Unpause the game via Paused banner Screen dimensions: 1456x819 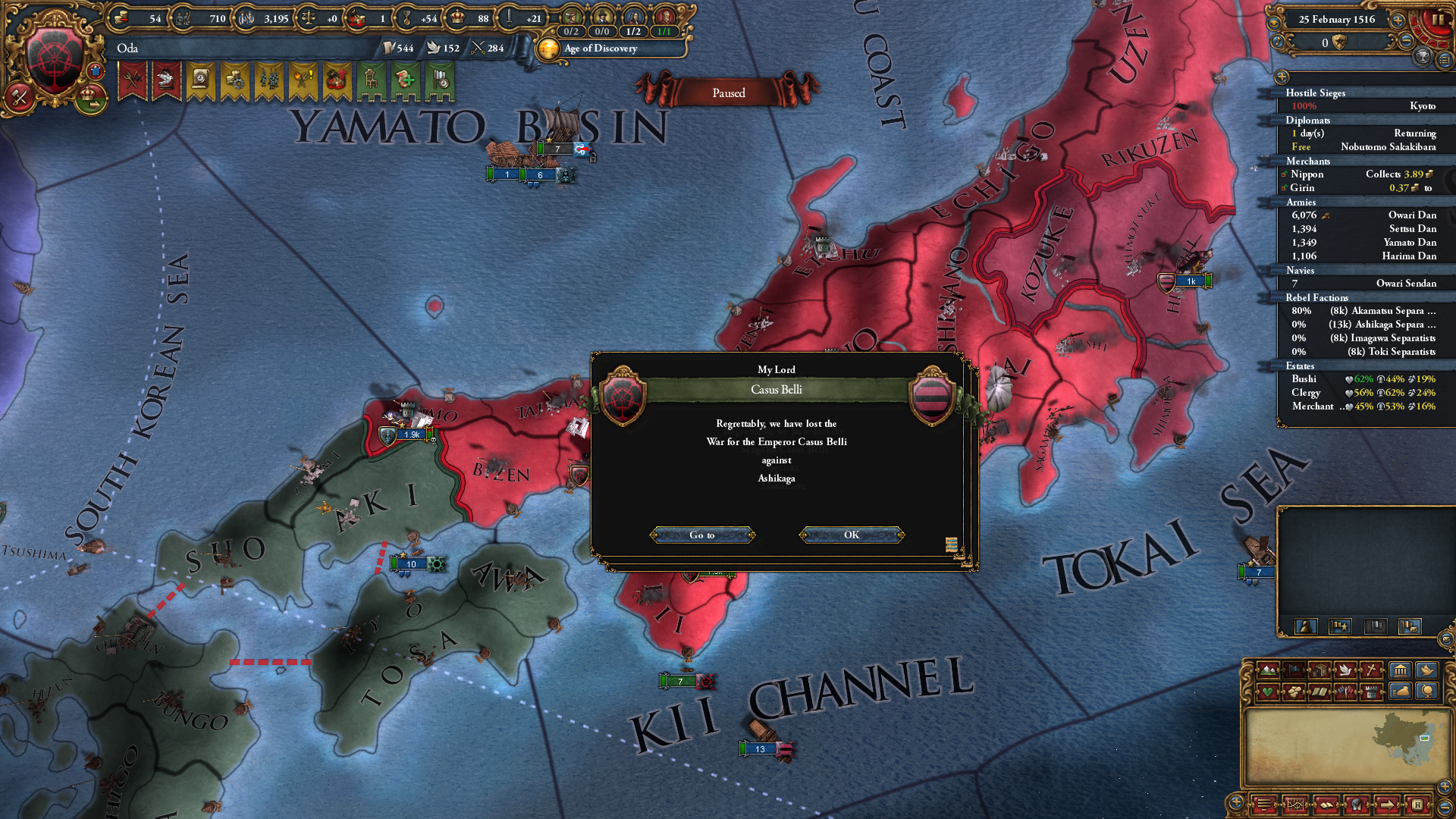pos(727,93)
